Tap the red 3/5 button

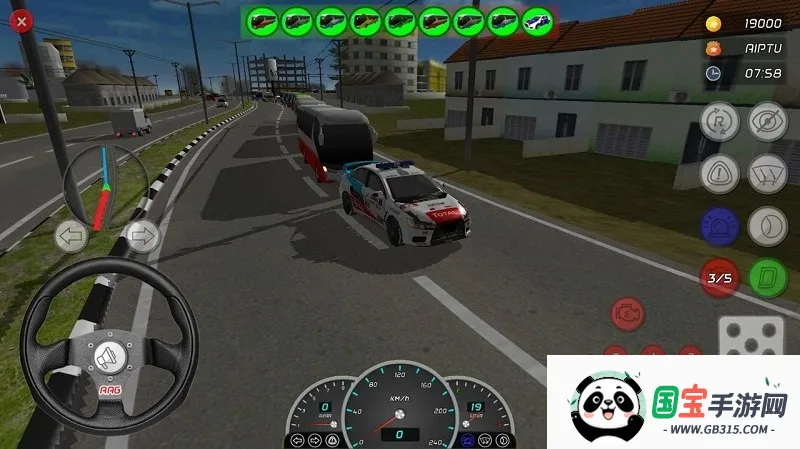tap(719, 278)
